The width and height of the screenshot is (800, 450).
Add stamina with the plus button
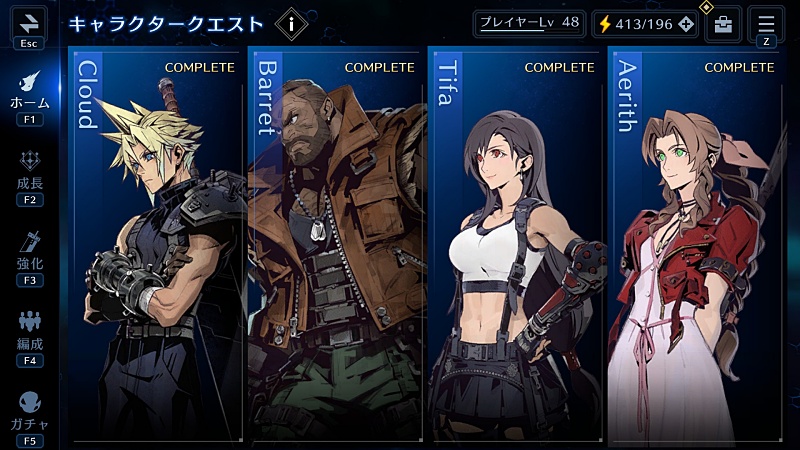point(685,24)
